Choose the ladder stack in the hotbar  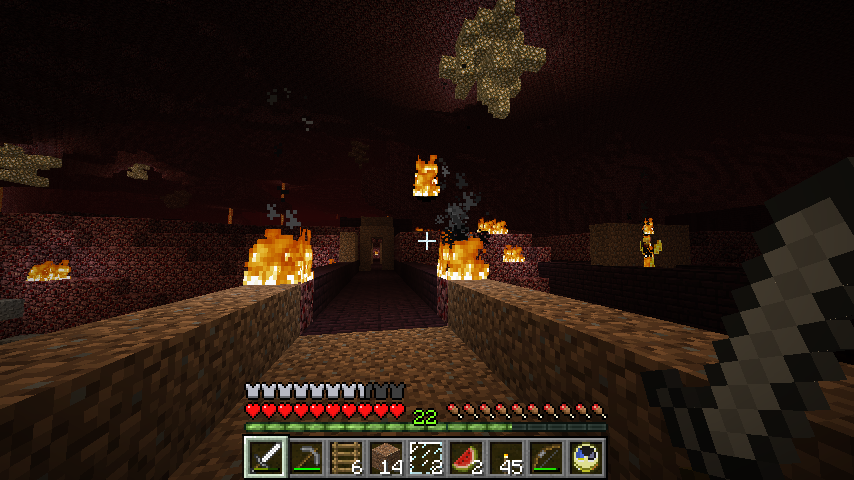coord(346,458)
